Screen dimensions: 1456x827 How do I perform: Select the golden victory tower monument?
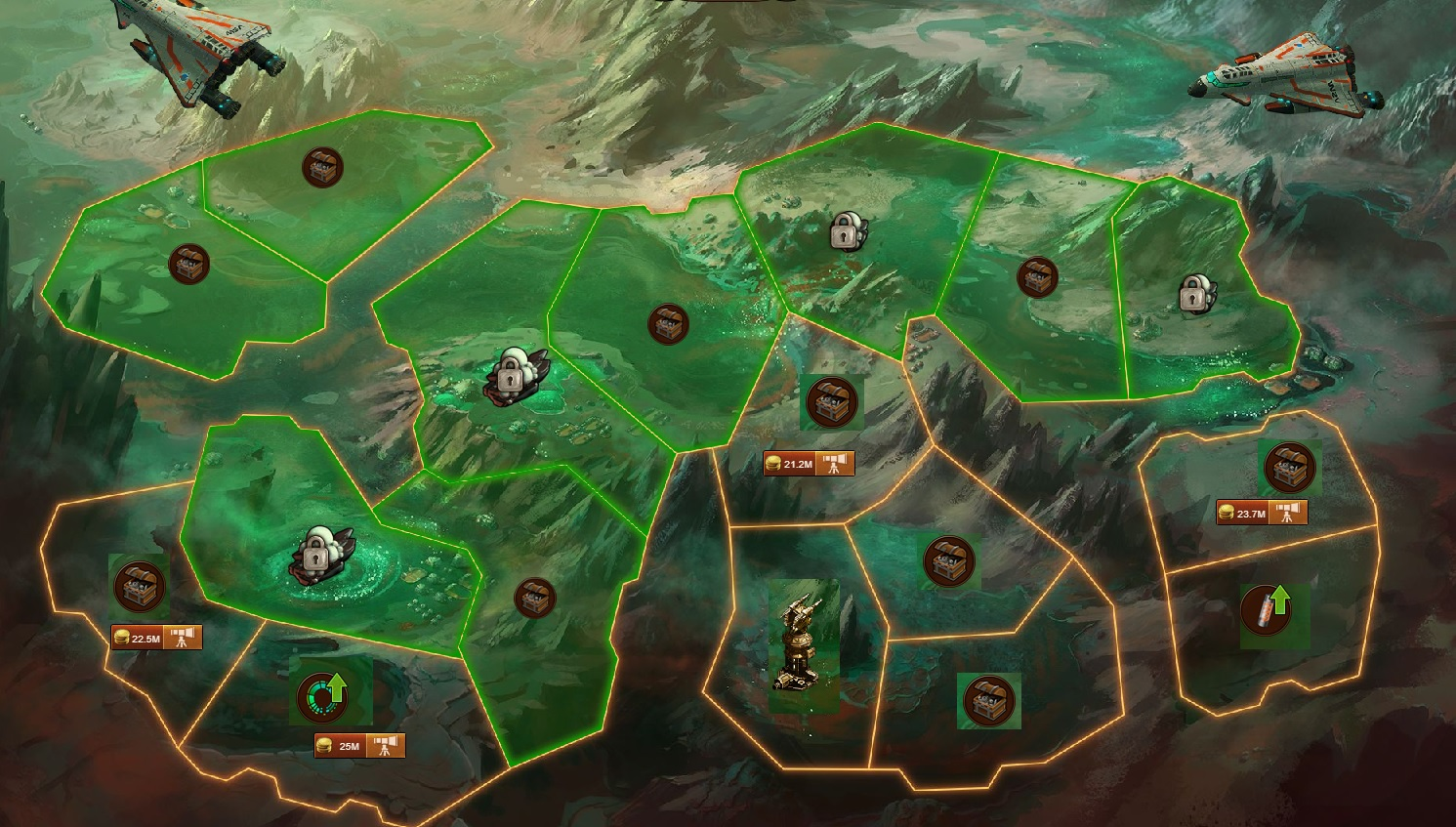799,644
